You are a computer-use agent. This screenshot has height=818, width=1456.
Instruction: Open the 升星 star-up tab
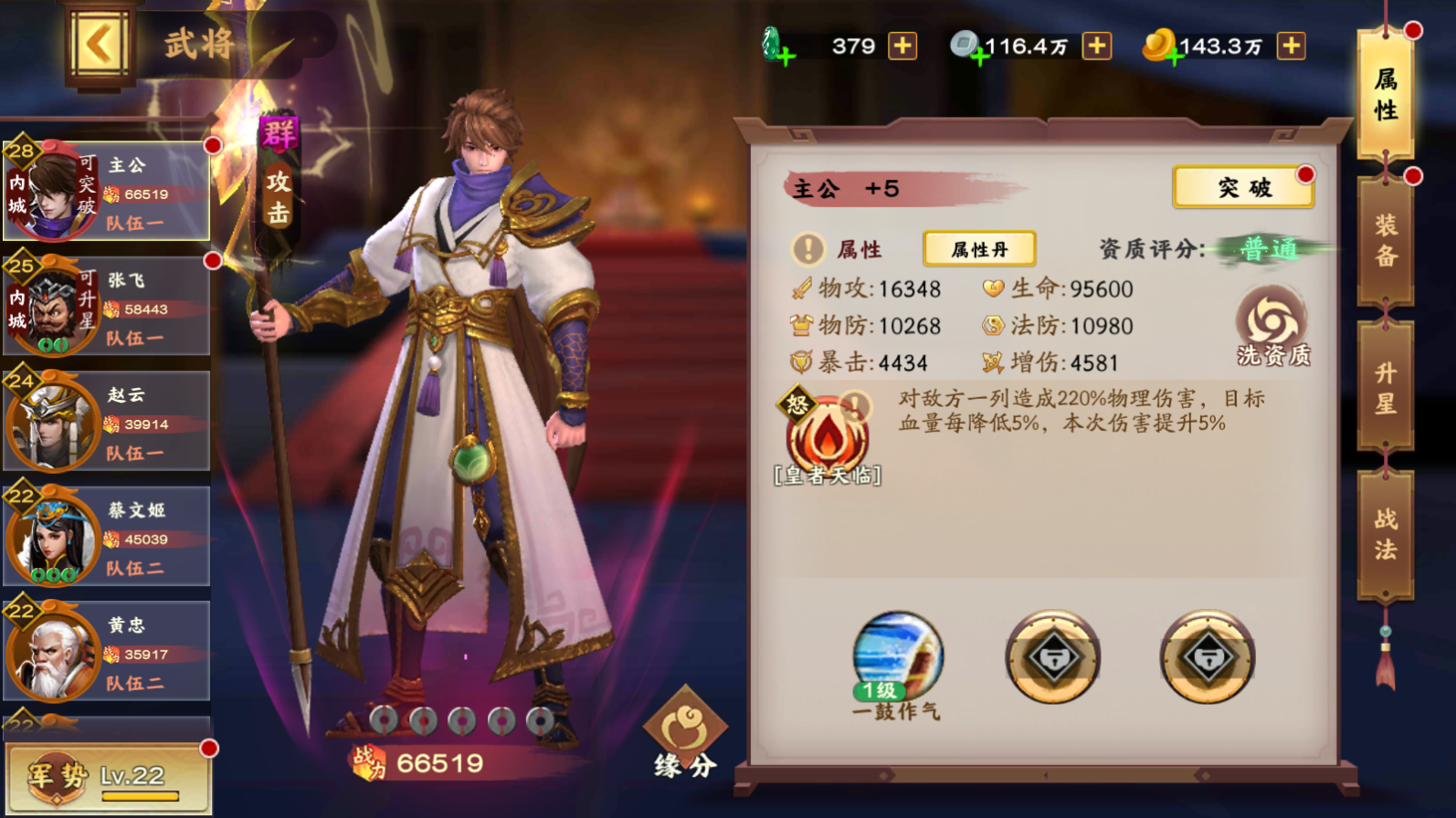1385,387
